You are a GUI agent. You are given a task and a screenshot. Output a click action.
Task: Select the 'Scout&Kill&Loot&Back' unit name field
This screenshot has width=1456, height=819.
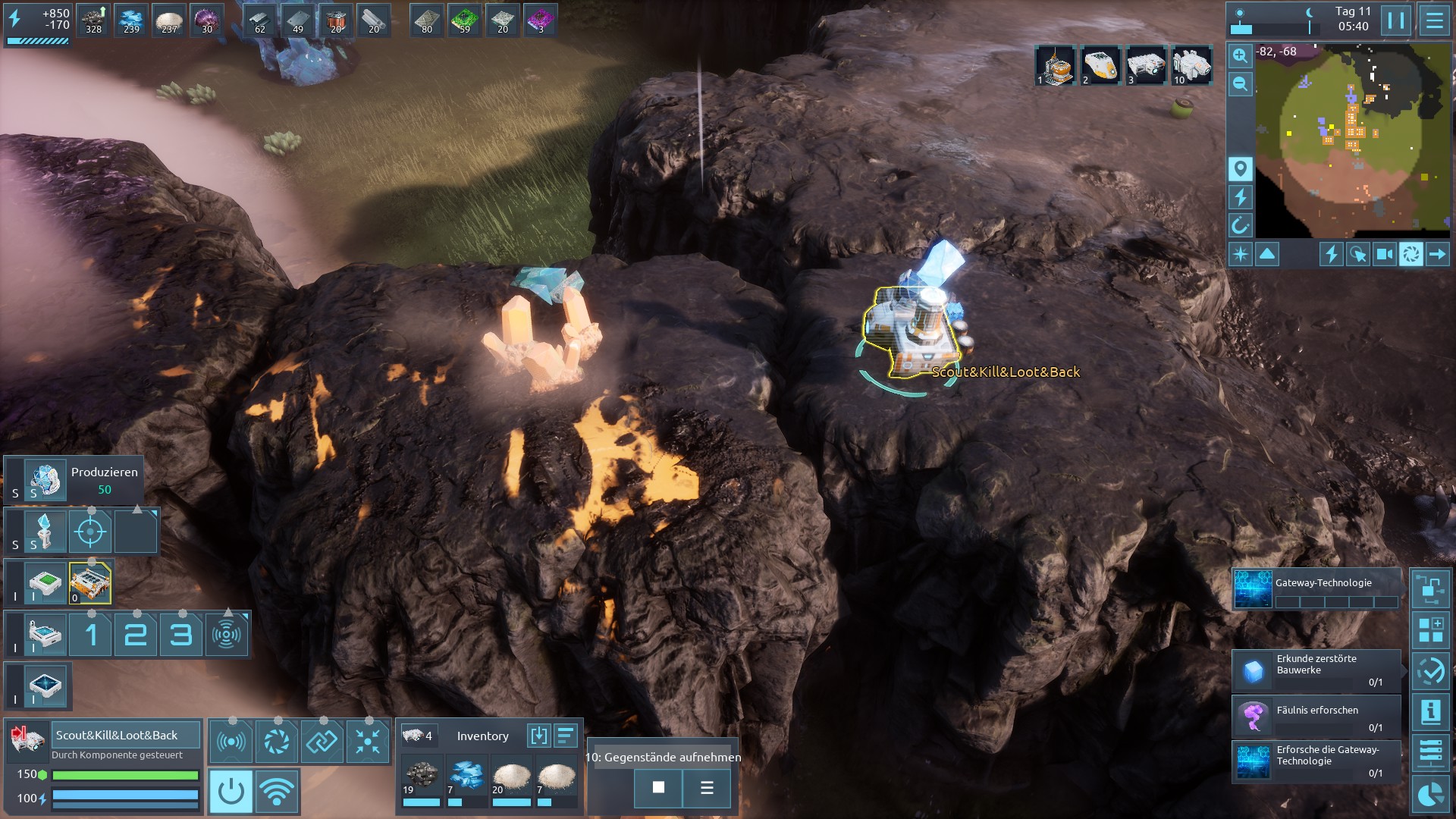(x=126, y=735)
